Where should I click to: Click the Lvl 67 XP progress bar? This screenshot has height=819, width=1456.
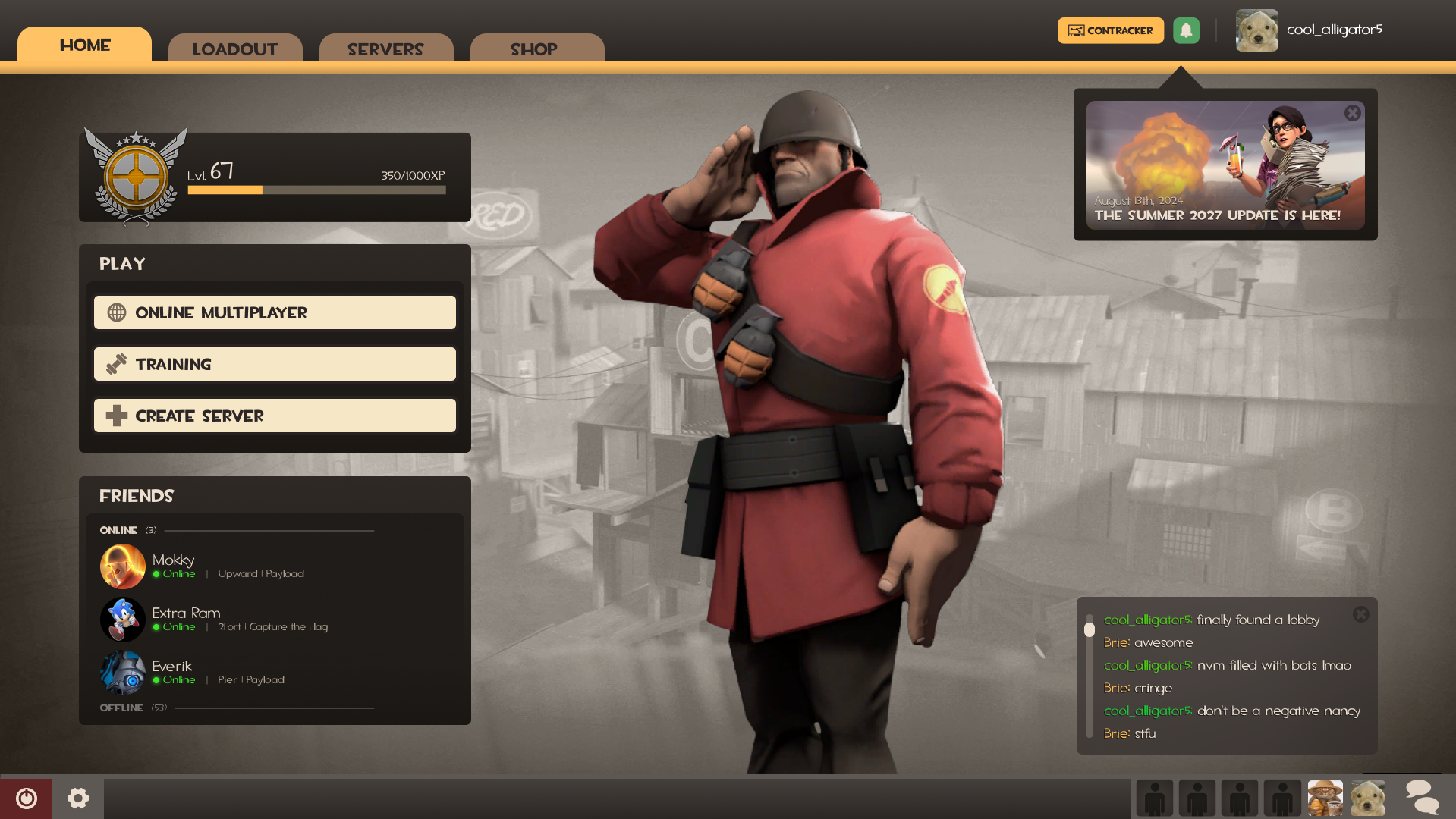[x=316, y=190]
